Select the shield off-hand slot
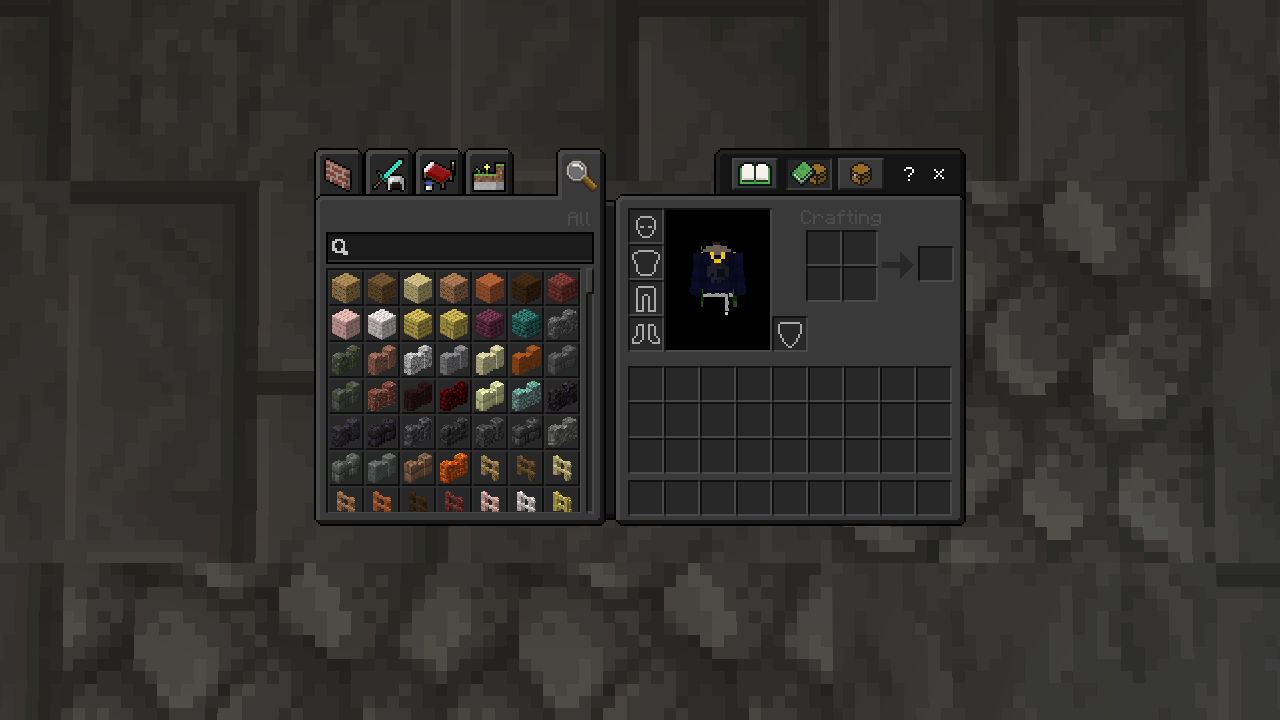The width and height of the screenshot is (1280, 720). click(x=790, y=334)
